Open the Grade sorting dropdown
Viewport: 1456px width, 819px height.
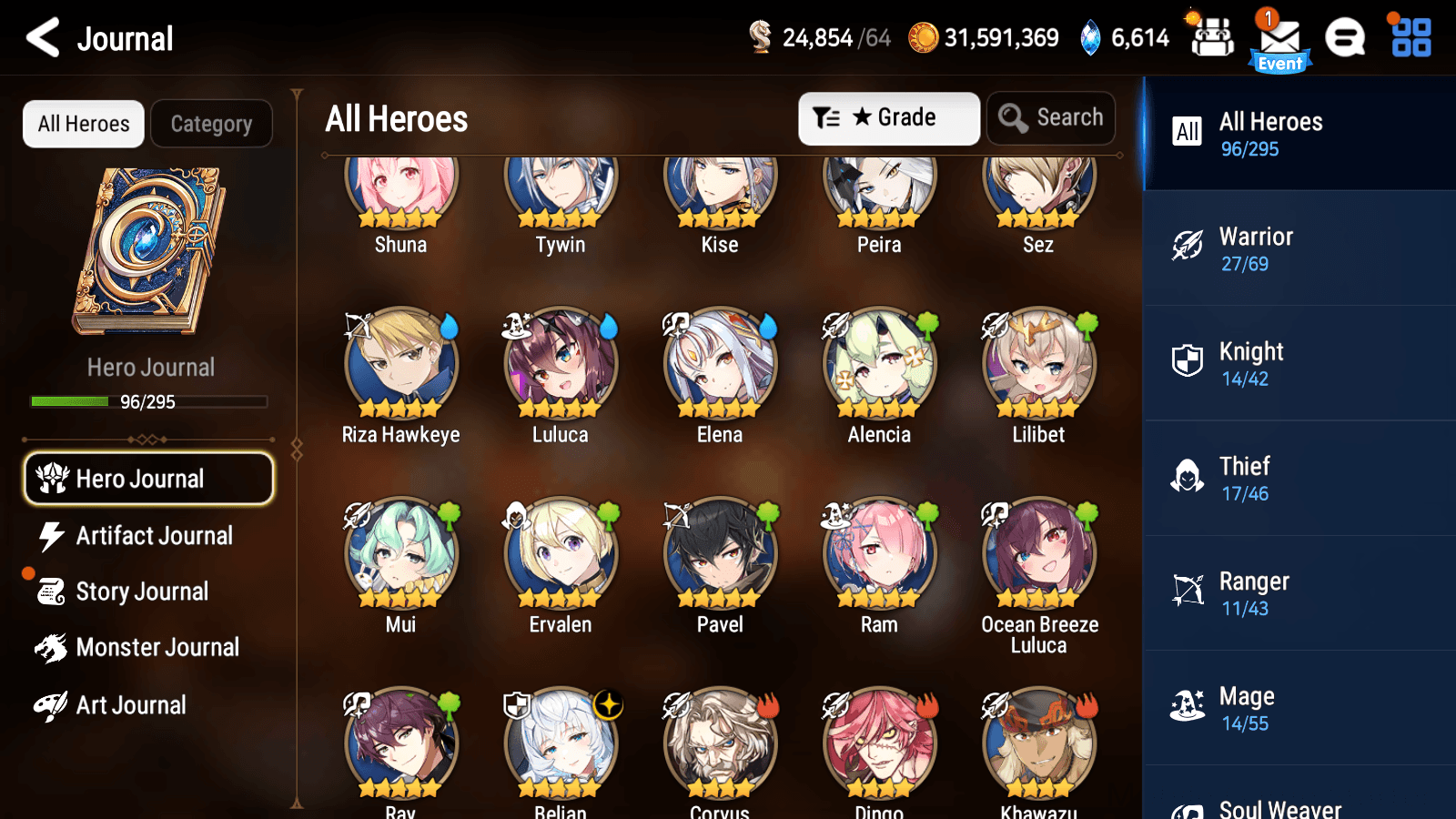tap(888, 117)
